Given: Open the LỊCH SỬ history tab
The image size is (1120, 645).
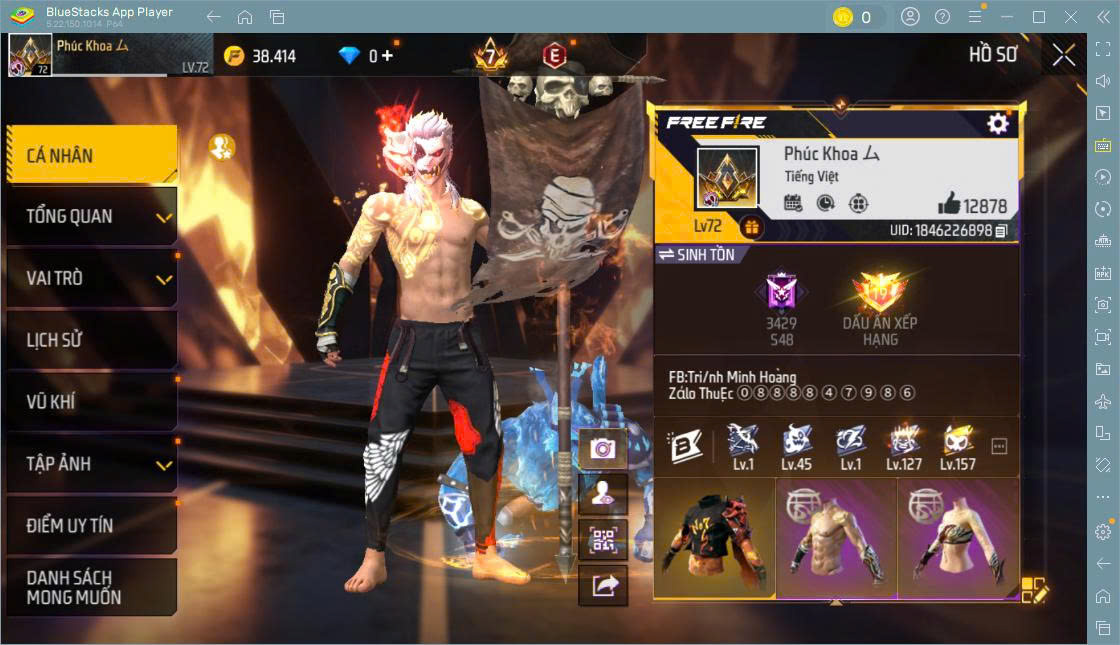Looking at the screenshot, I should pyautogui.click(x=92, y=340).
